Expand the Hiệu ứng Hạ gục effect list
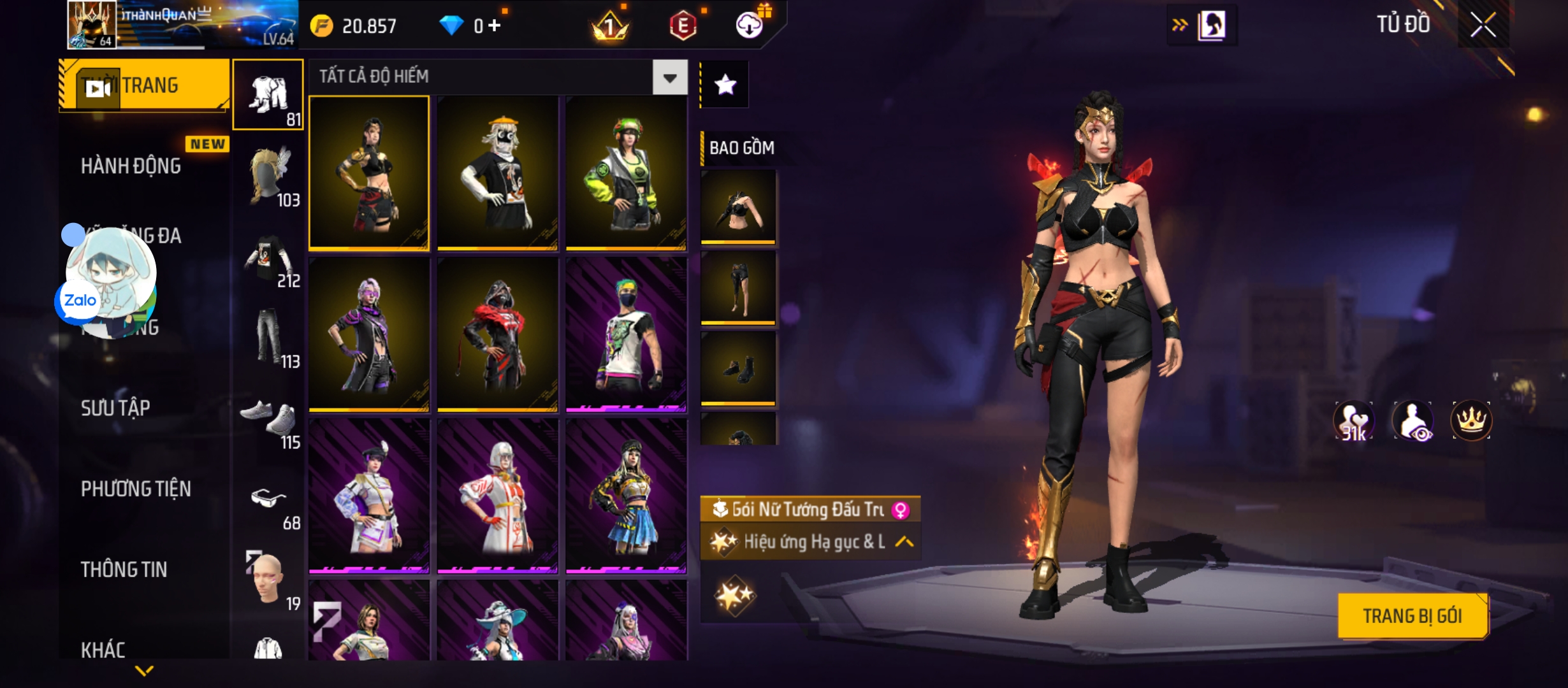Viewport: 1568px width, 688px height. (x=904, y=542)
